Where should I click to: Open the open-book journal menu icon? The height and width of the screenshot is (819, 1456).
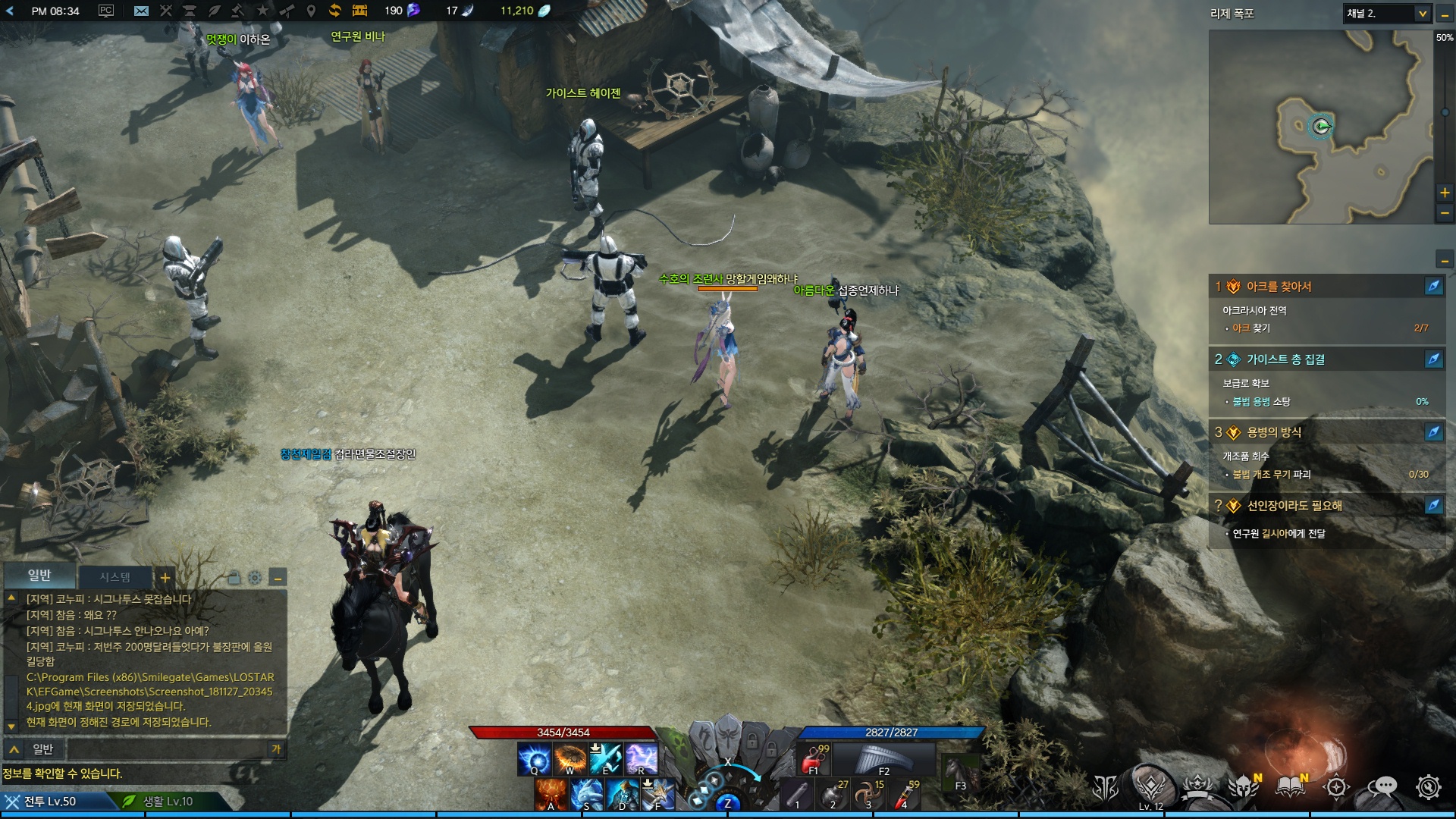[x=1290, y=788]
